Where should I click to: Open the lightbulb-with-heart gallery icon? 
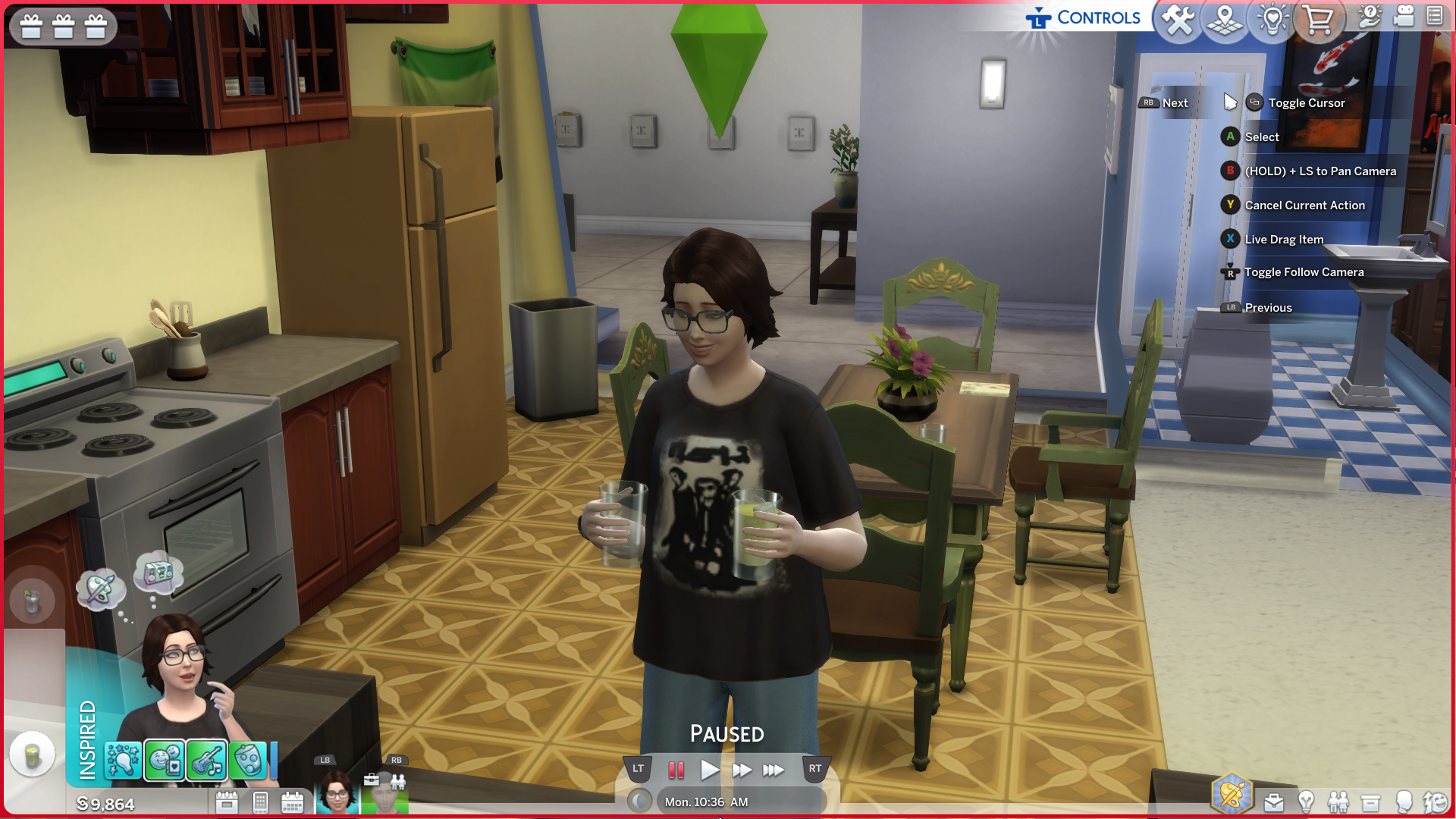(x=1272, y=19)
